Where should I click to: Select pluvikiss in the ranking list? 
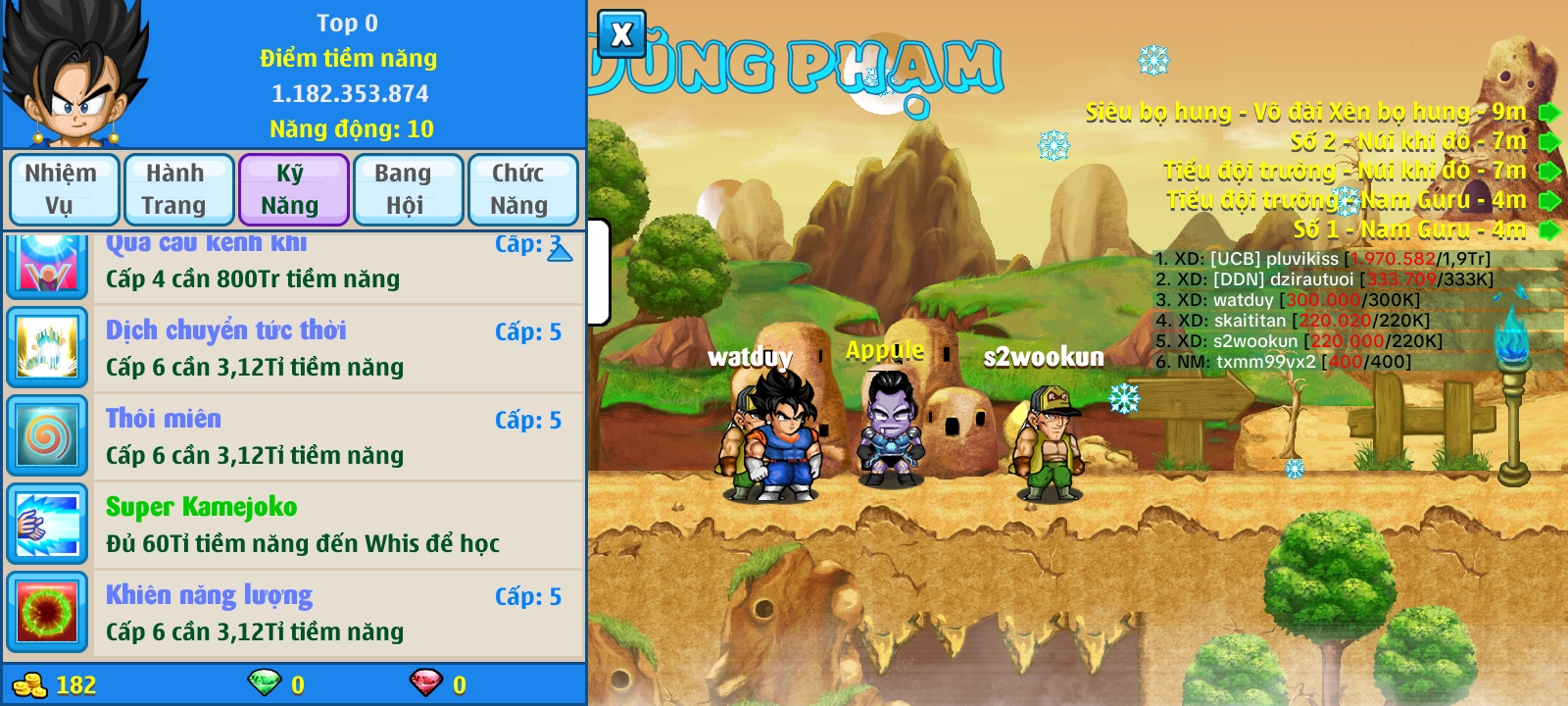pyautogui.click(x=1323, y=259)
